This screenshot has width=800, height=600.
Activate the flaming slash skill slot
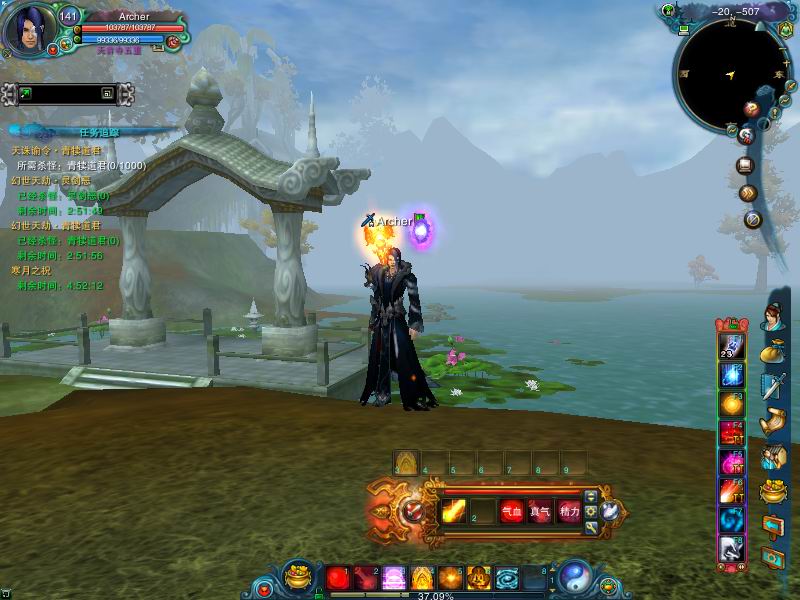click(x=454, y=511)
